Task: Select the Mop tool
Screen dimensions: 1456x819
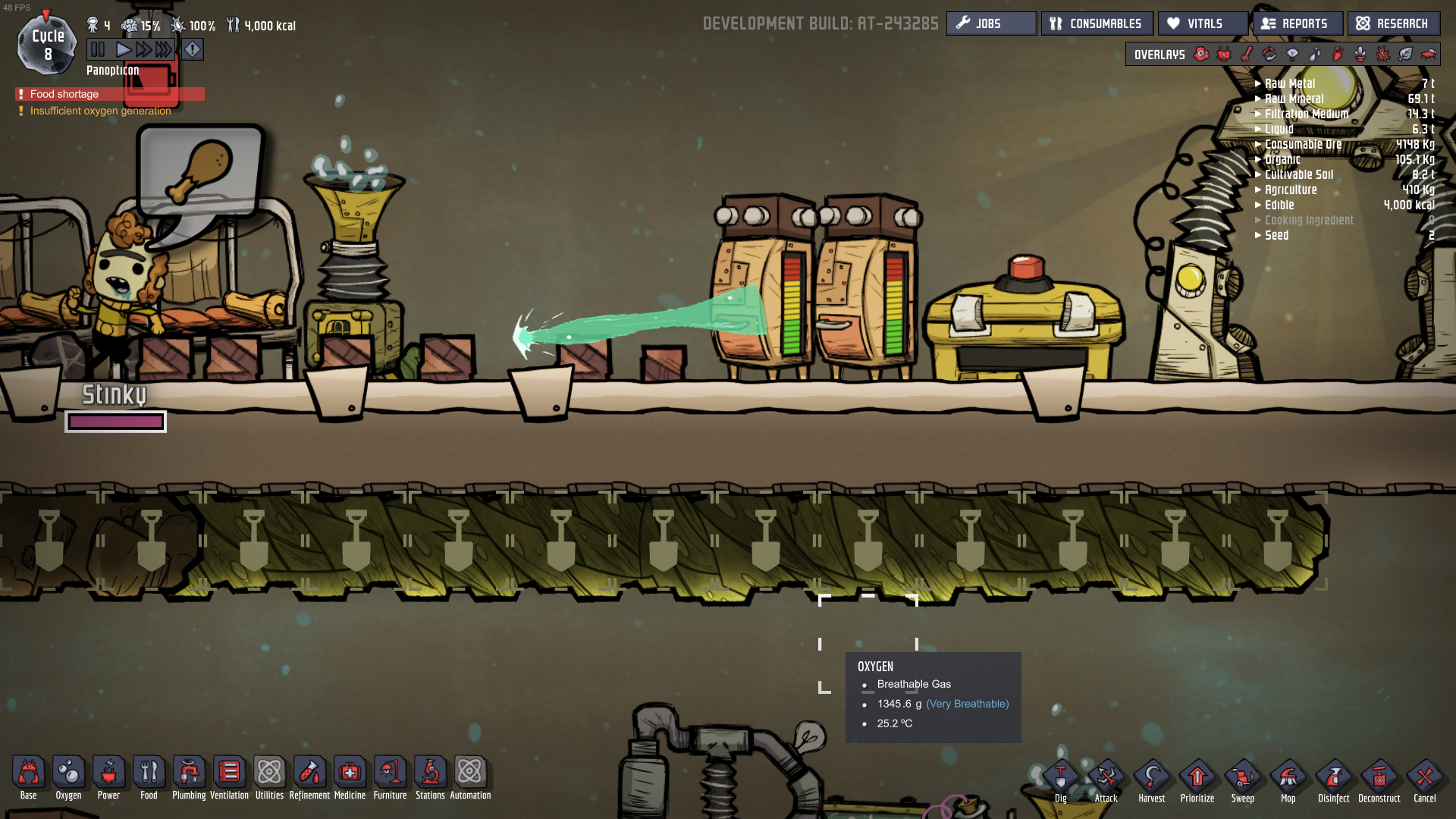Action: tap(1288, 780)
